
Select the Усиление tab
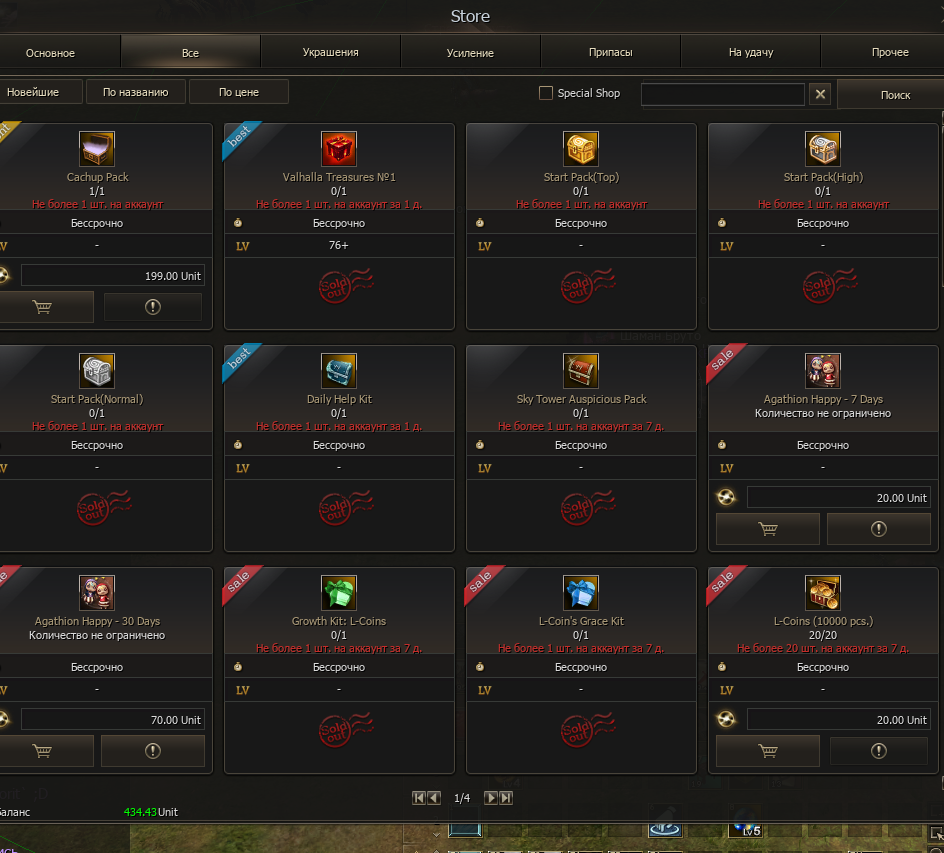click(x=470, y=52)
